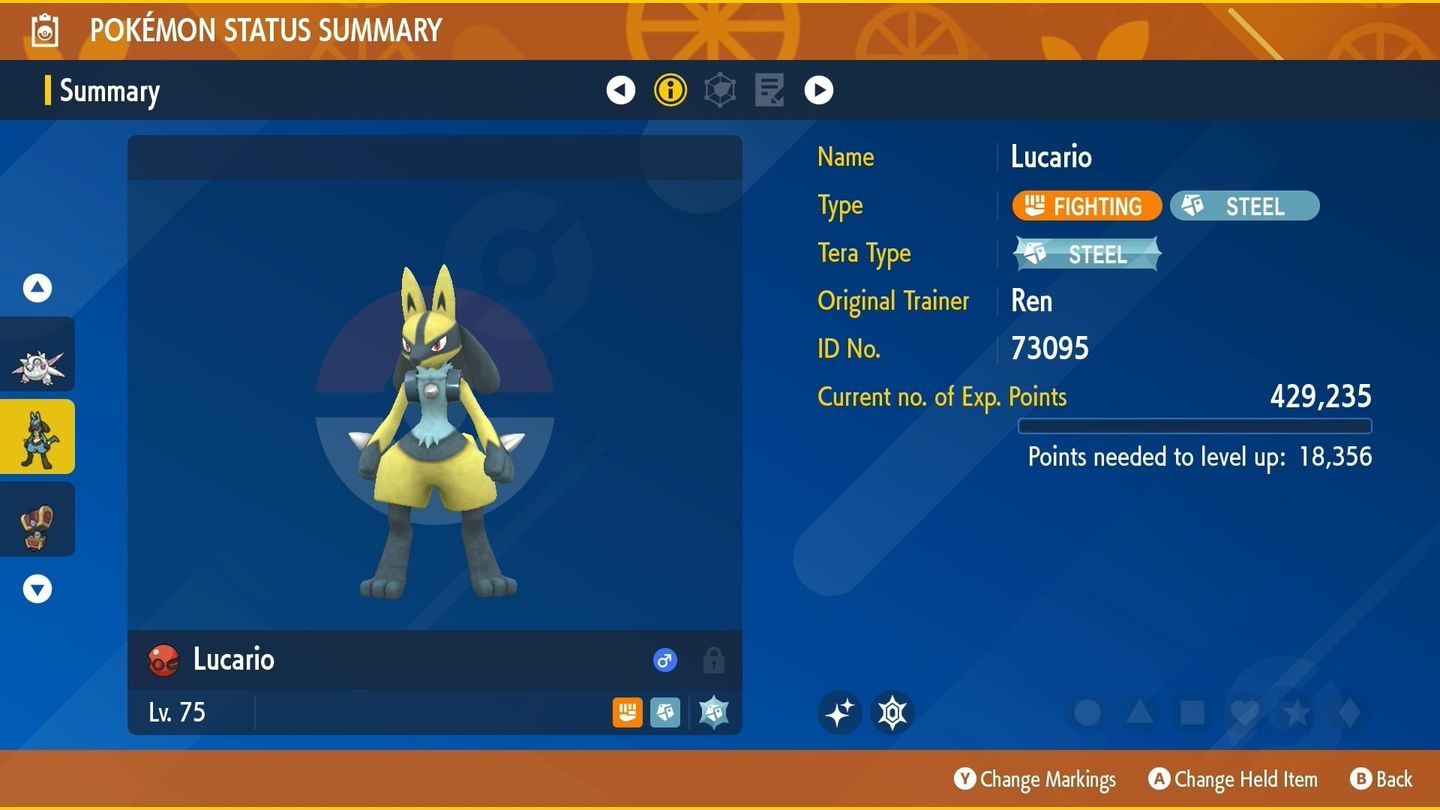Viewport: 1440px width, 810px height.
Task: Click the shiny sparkle icon
Action: pyautogui.click(x=839, y=713)
